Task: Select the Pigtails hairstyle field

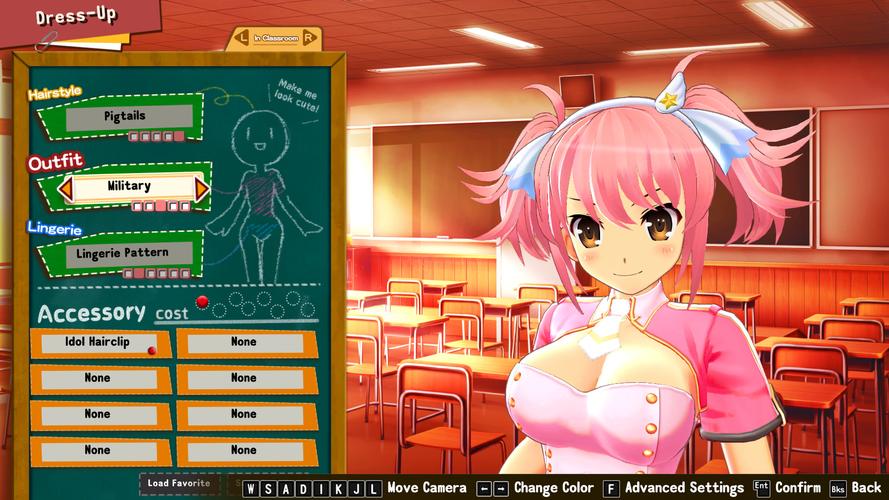Action: [x=124, y=117]
